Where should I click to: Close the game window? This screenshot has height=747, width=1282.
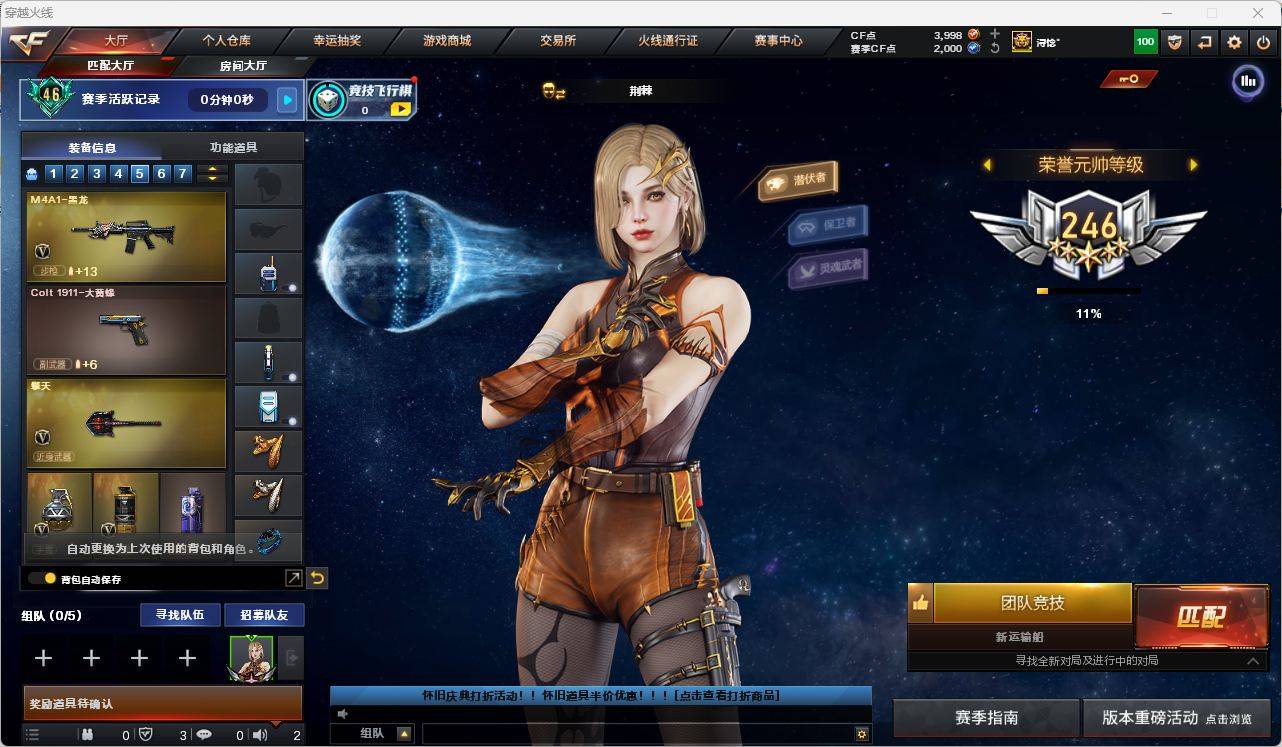[x=1258, y=13]
